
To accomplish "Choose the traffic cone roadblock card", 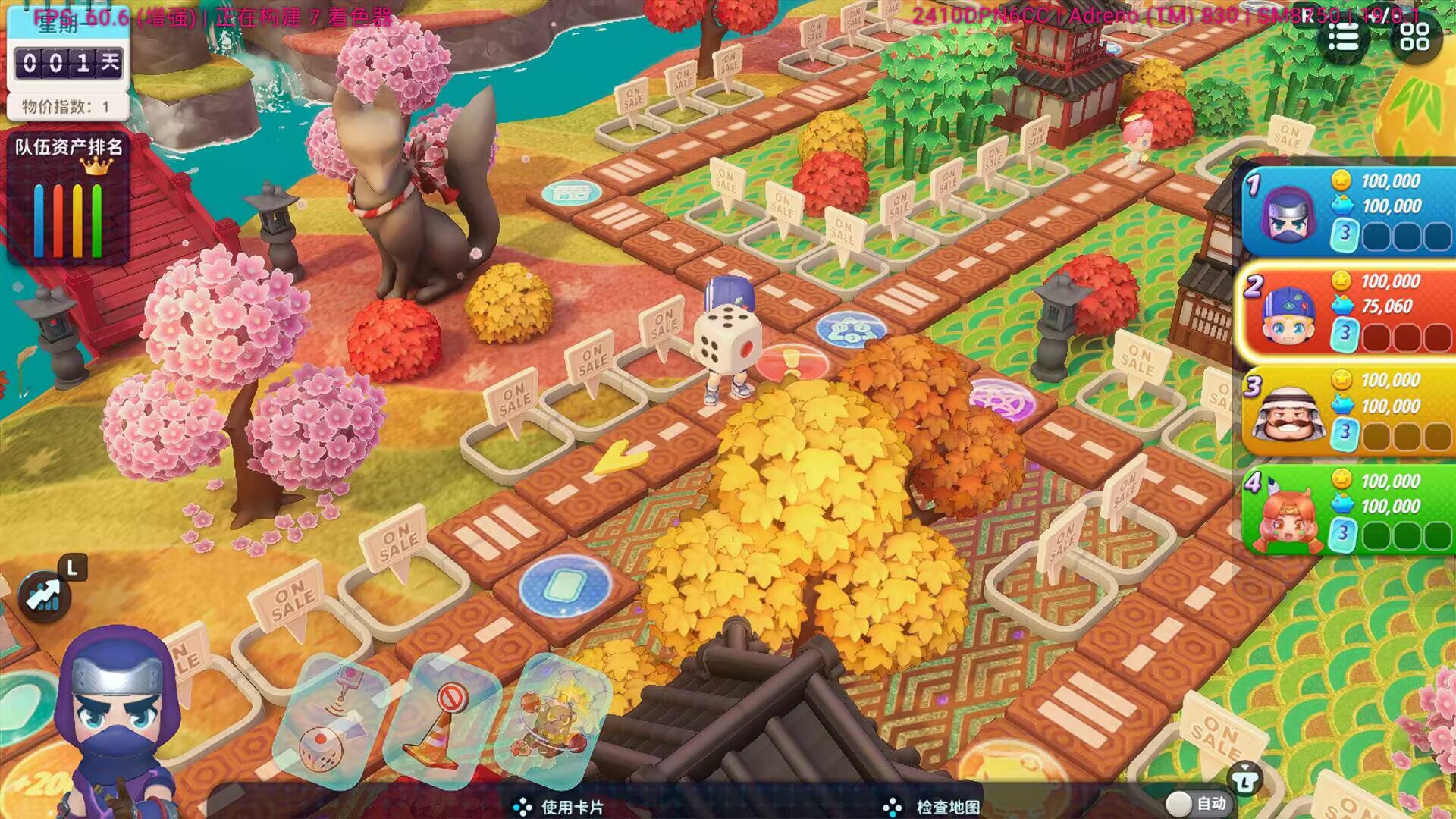I will point(440,721).
